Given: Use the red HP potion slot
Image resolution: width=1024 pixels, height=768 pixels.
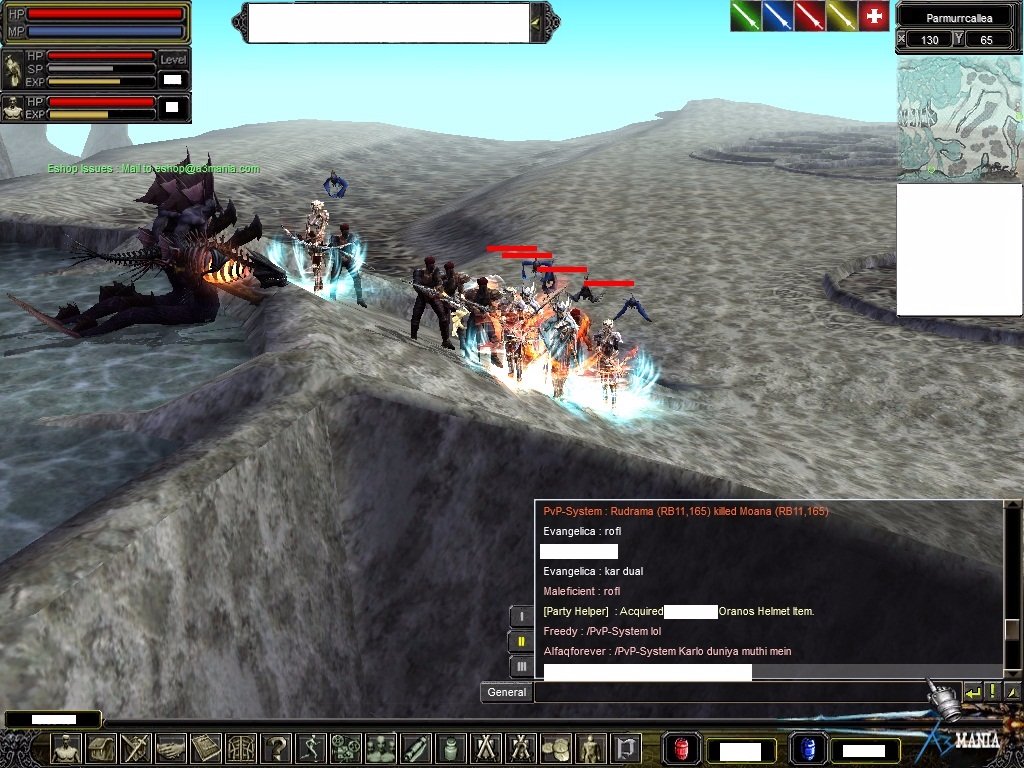Looking at the screenshot, I should click(682, 749).
